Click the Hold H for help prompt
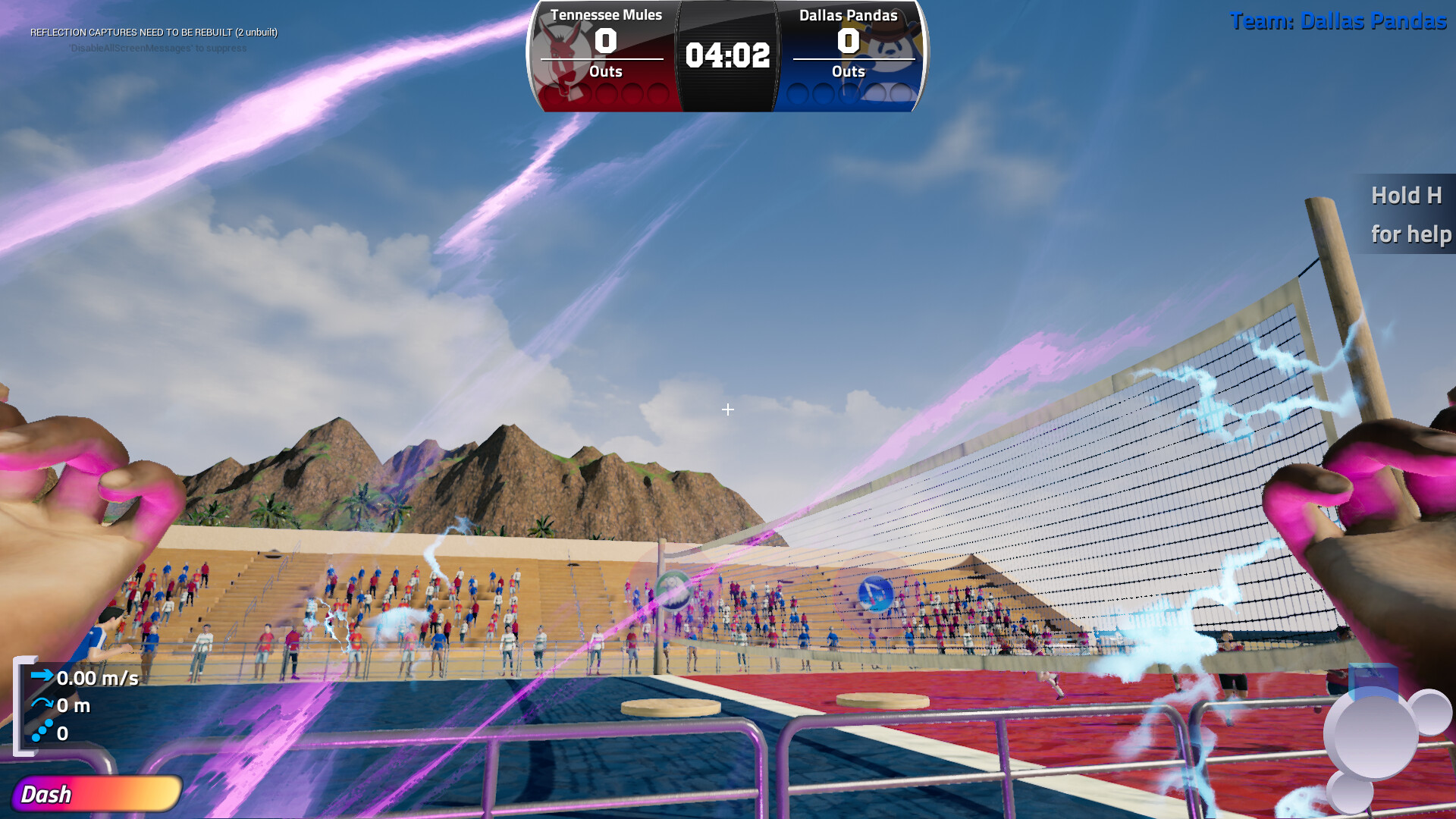The width and height of the screenshot is (1456, 819). pyautogui.click(x=1409, y=215)
